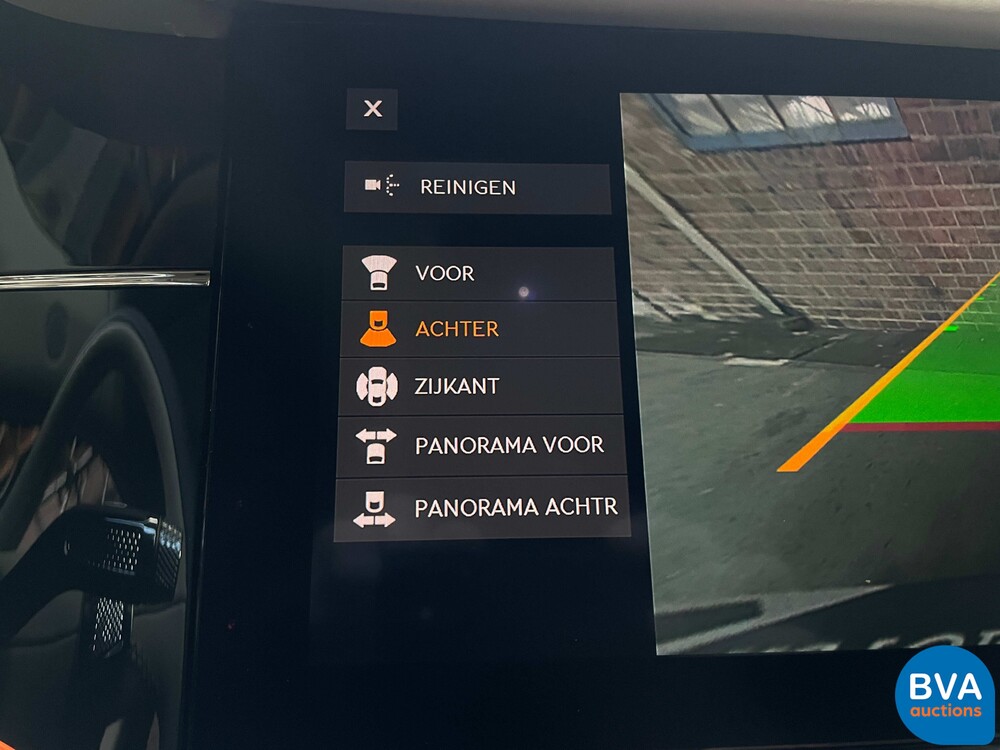
Task: Select the Panorama Achtr view
Action: click(x=482, y=508)
